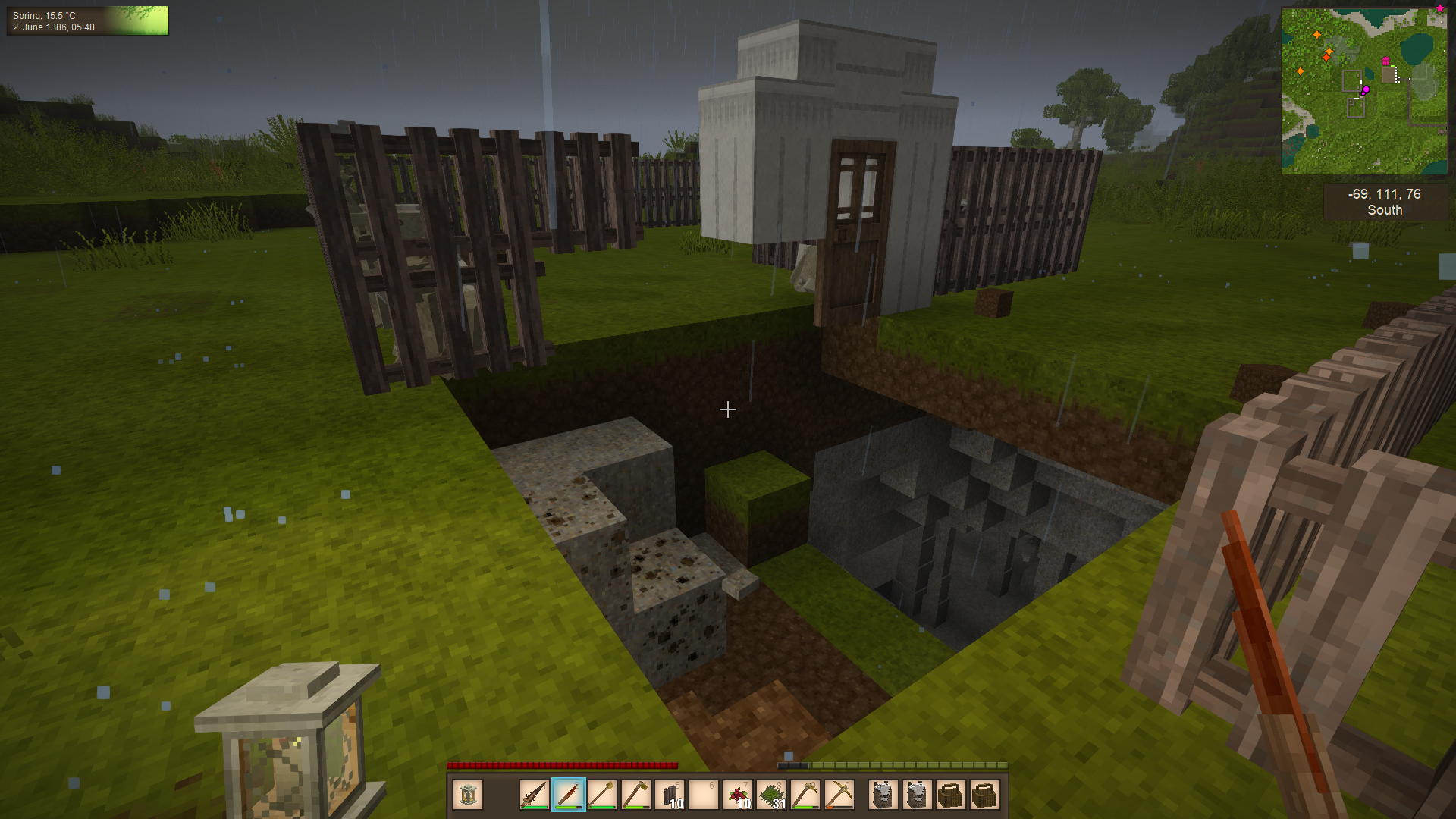Select the spear in hotbar slot 1

point(534,795)
